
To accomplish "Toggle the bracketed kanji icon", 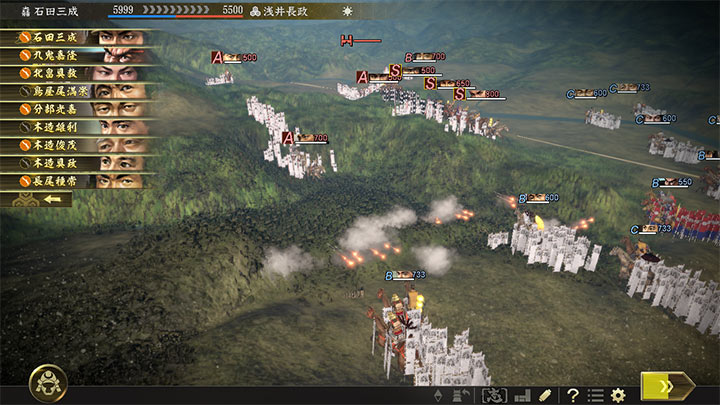I will tap(495, 395).
